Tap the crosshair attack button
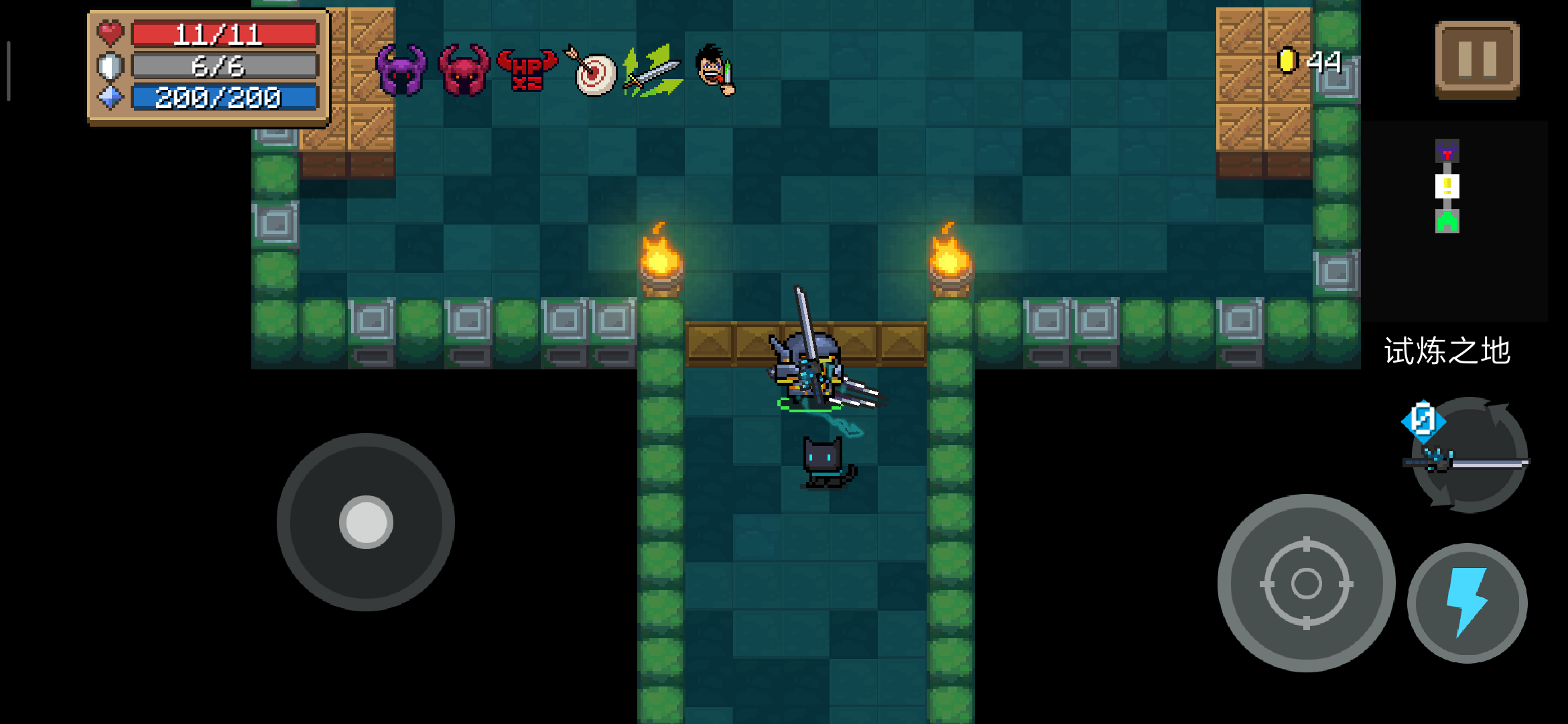Screen dimensions: 1568x724 1306,583
